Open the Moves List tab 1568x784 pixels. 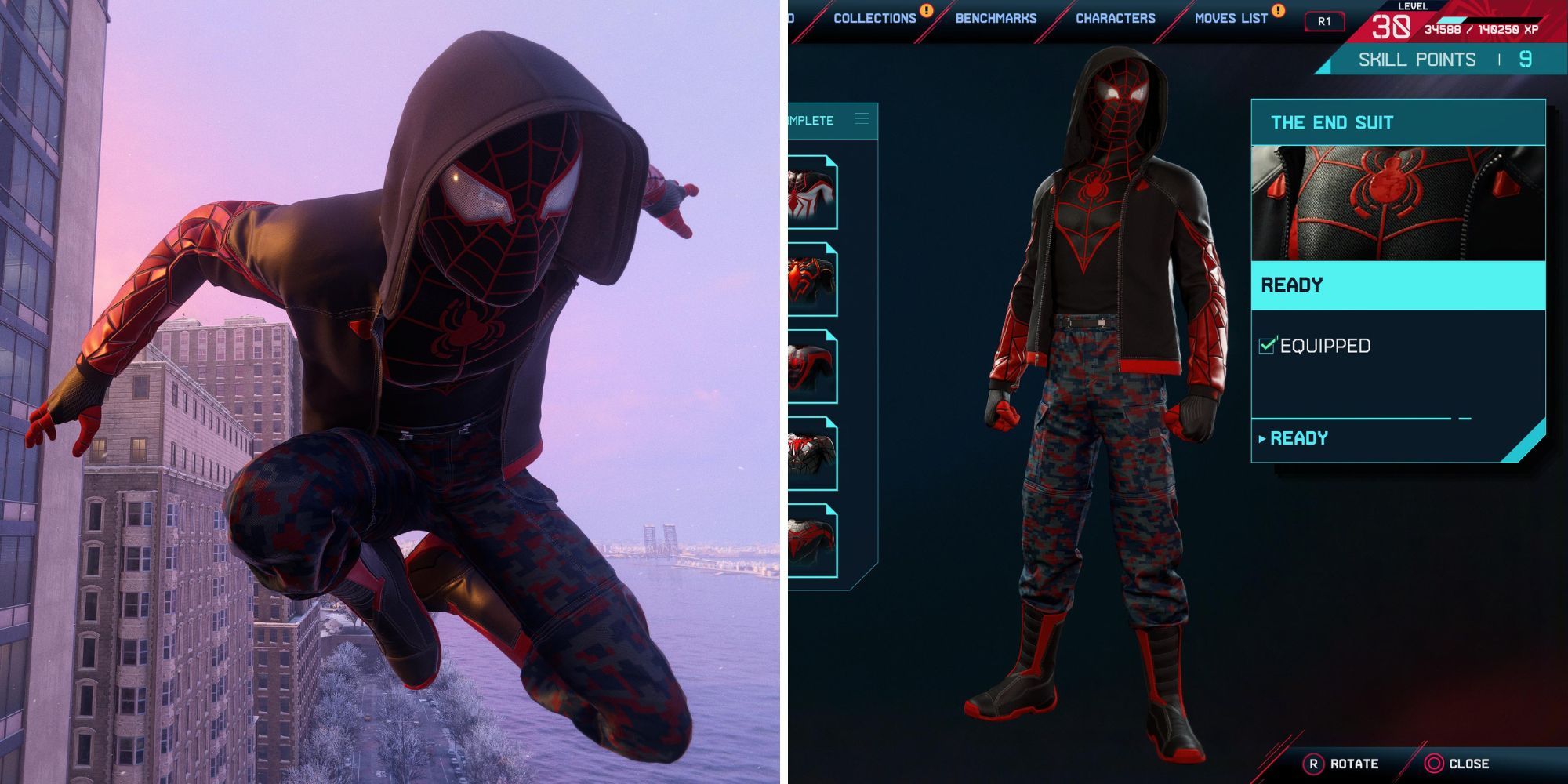pos(1231,17)
